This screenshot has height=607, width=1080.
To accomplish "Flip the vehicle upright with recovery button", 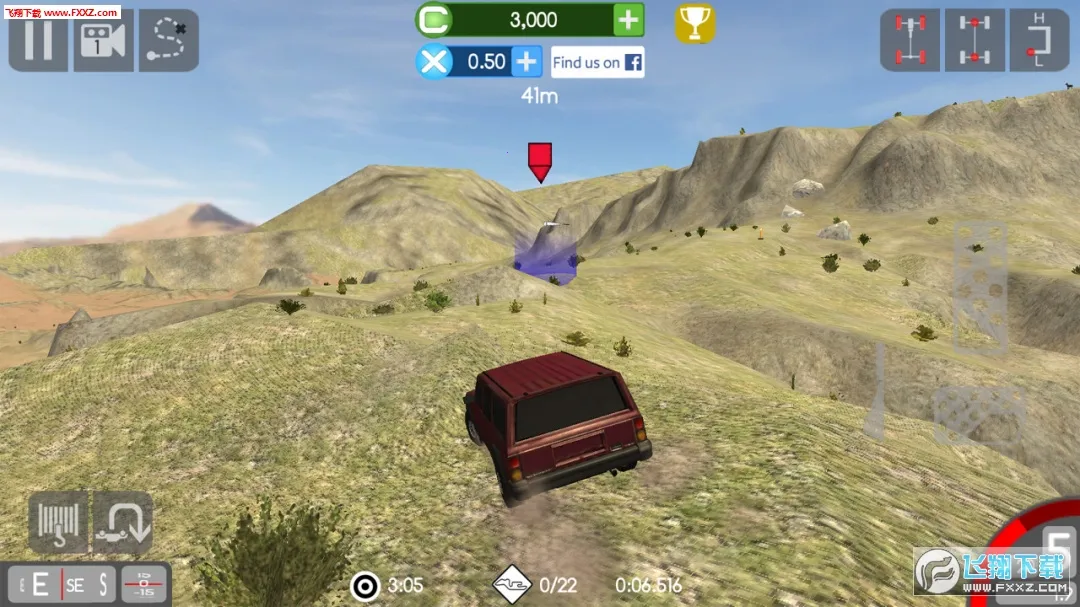I will 122,522.
